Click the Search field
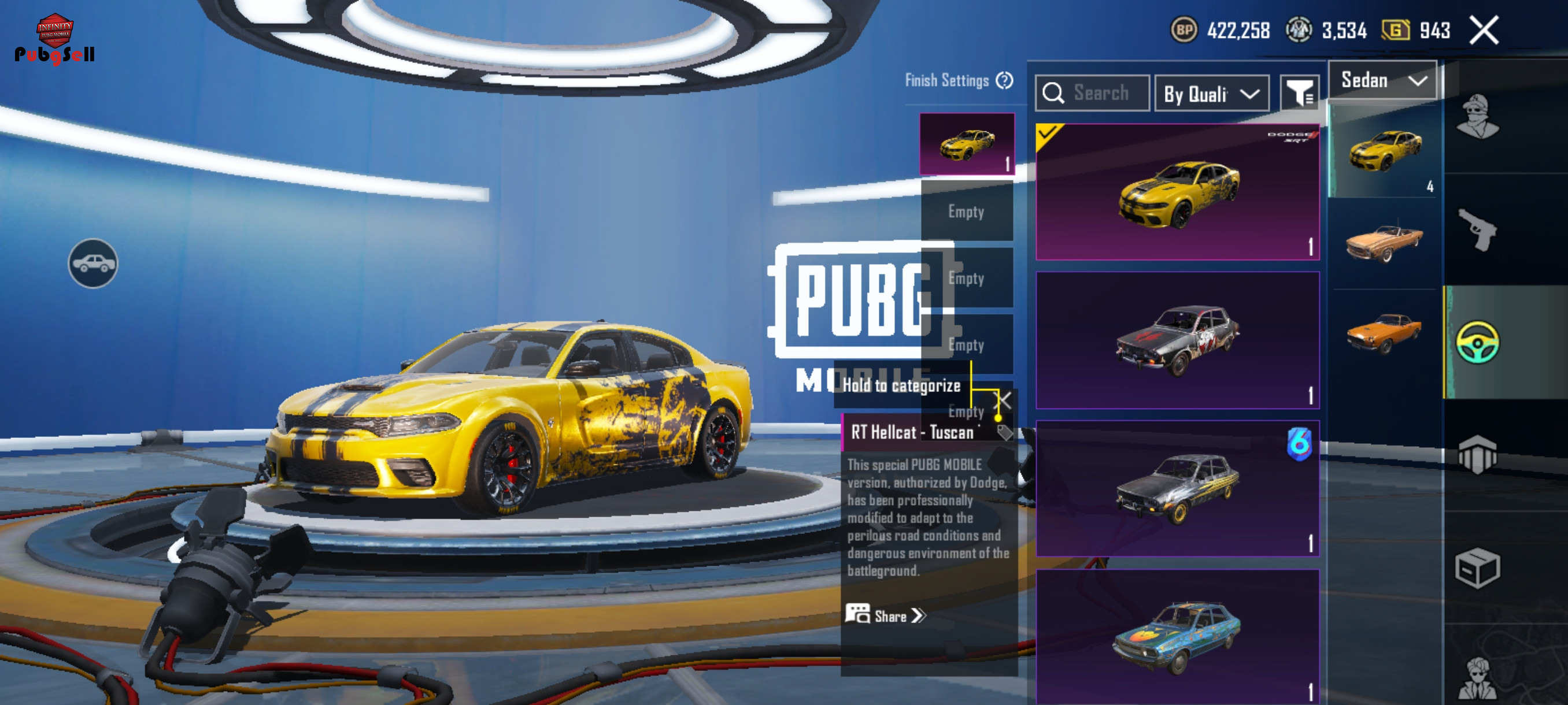This screenshot has width=1568, height=705. pyautogui.click(x=1093, y=94)
